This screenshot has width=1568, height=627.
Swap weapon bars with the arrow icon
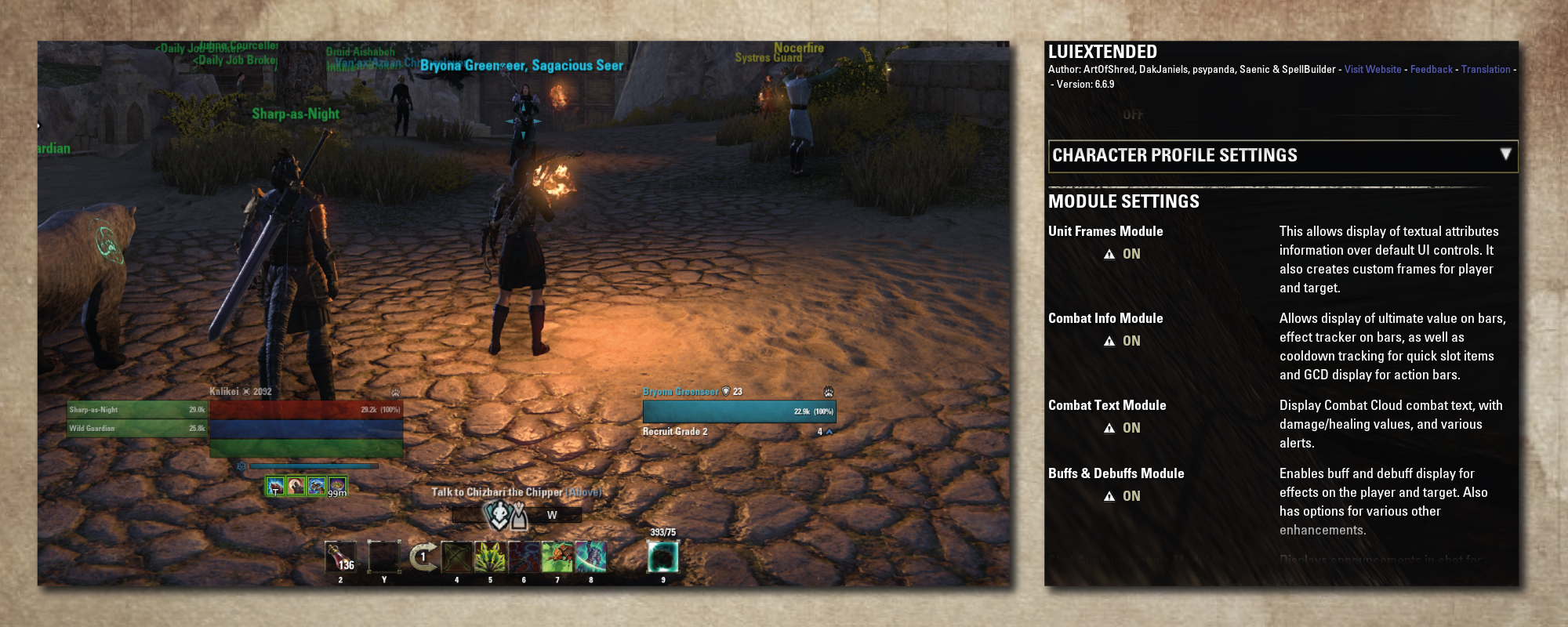pos(423,557)
